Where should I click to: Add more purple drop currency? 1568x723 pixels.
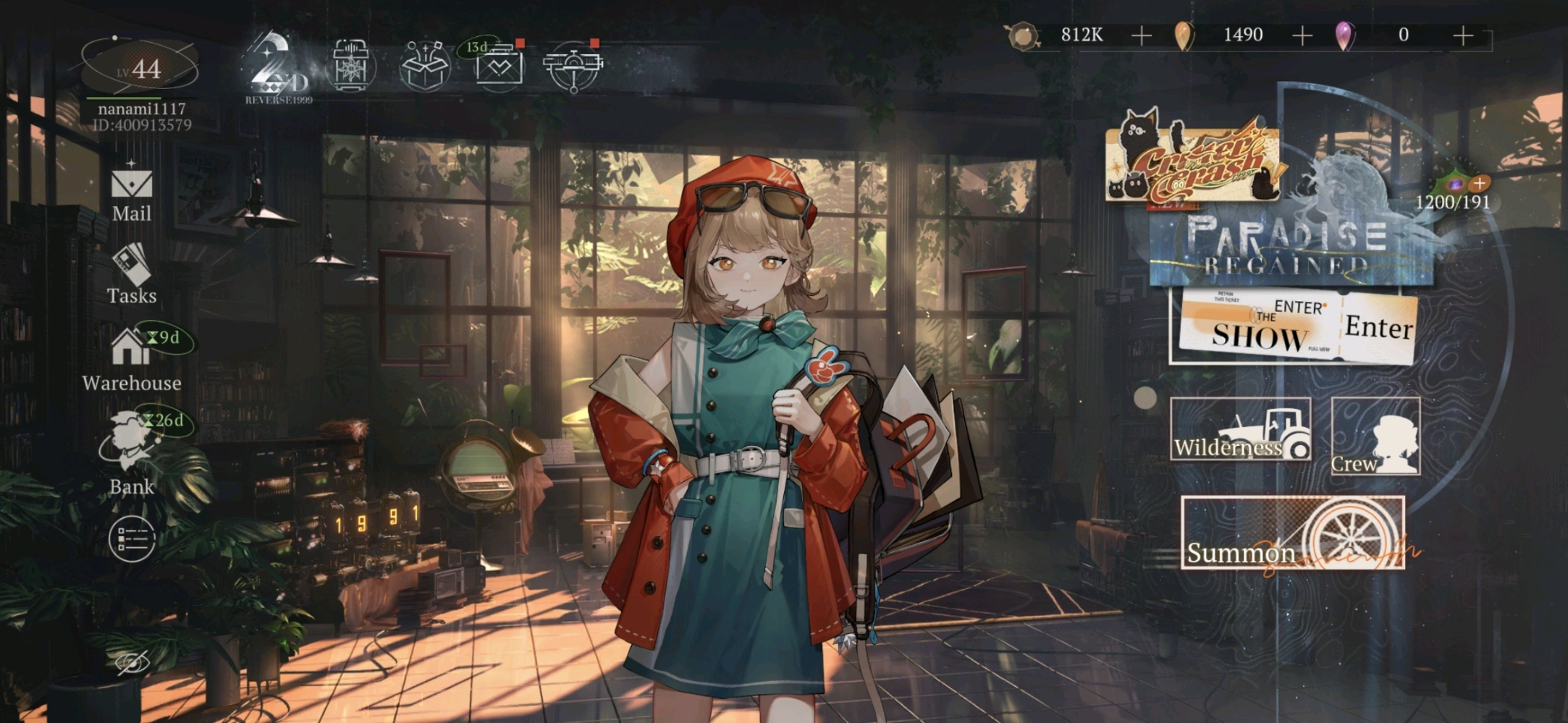(x=1462, y=35)
